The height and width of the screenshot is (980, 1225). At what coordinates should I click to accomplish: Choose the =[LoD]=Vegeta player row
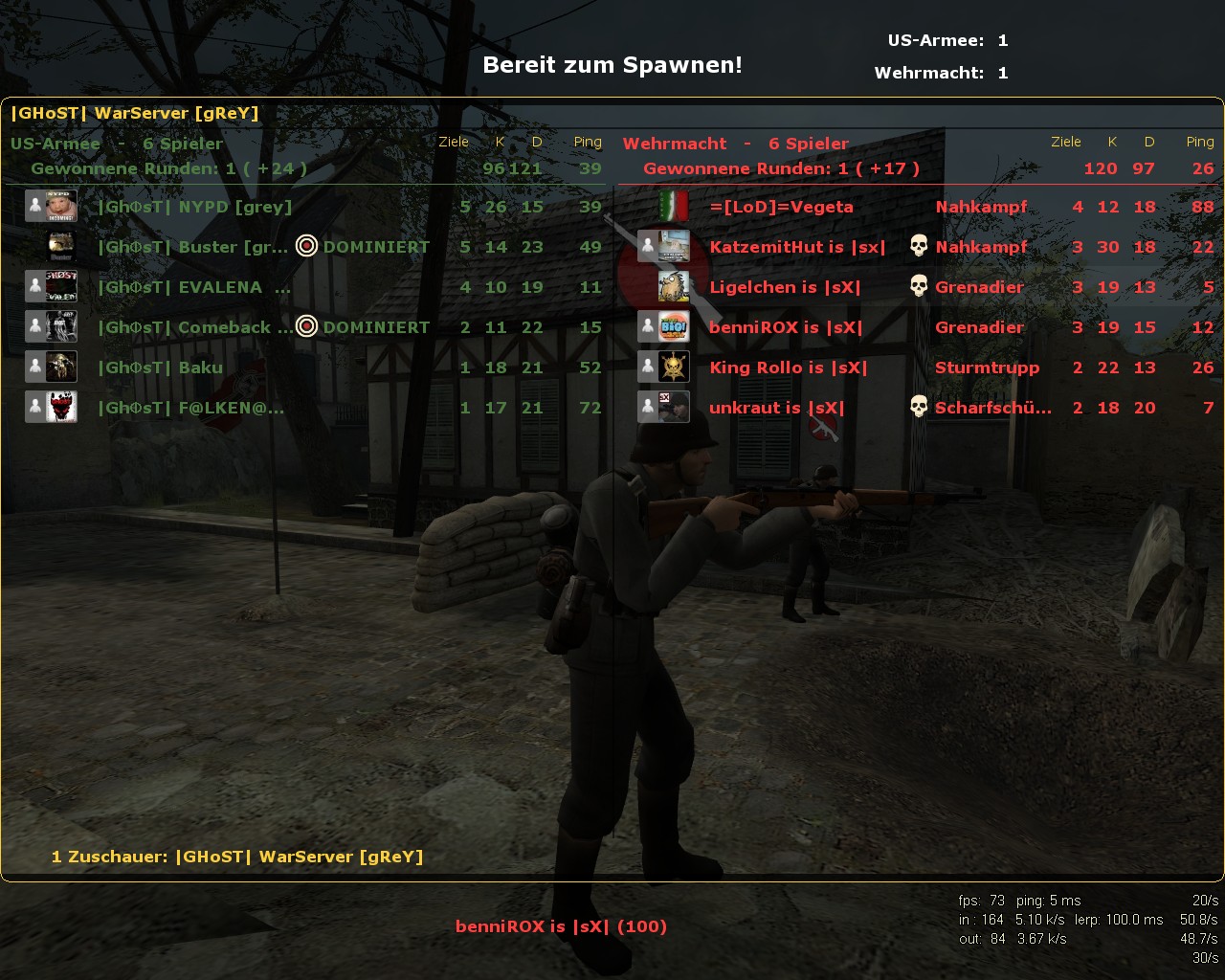[781, 207]
